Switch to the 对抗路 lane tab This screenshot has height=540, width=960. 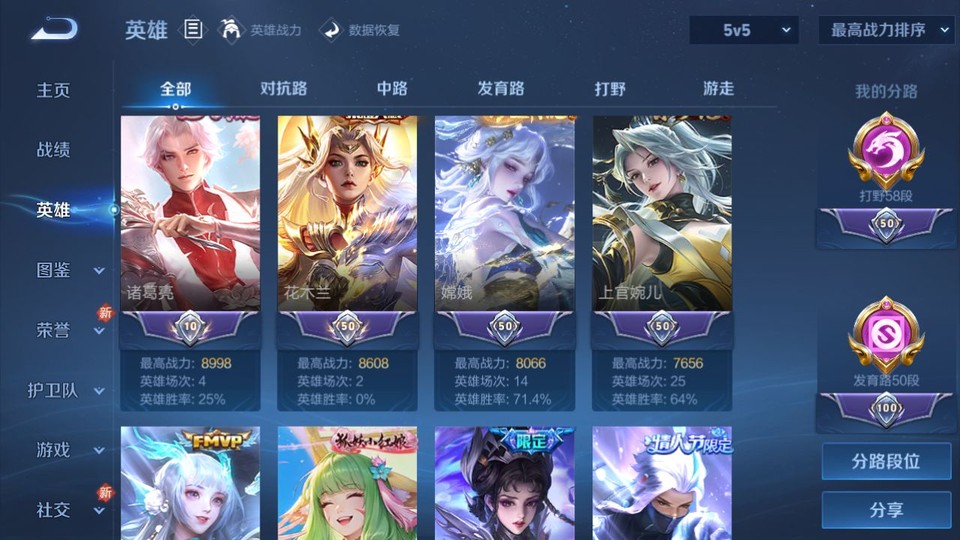pyautogui.click(x=283, y=88)
